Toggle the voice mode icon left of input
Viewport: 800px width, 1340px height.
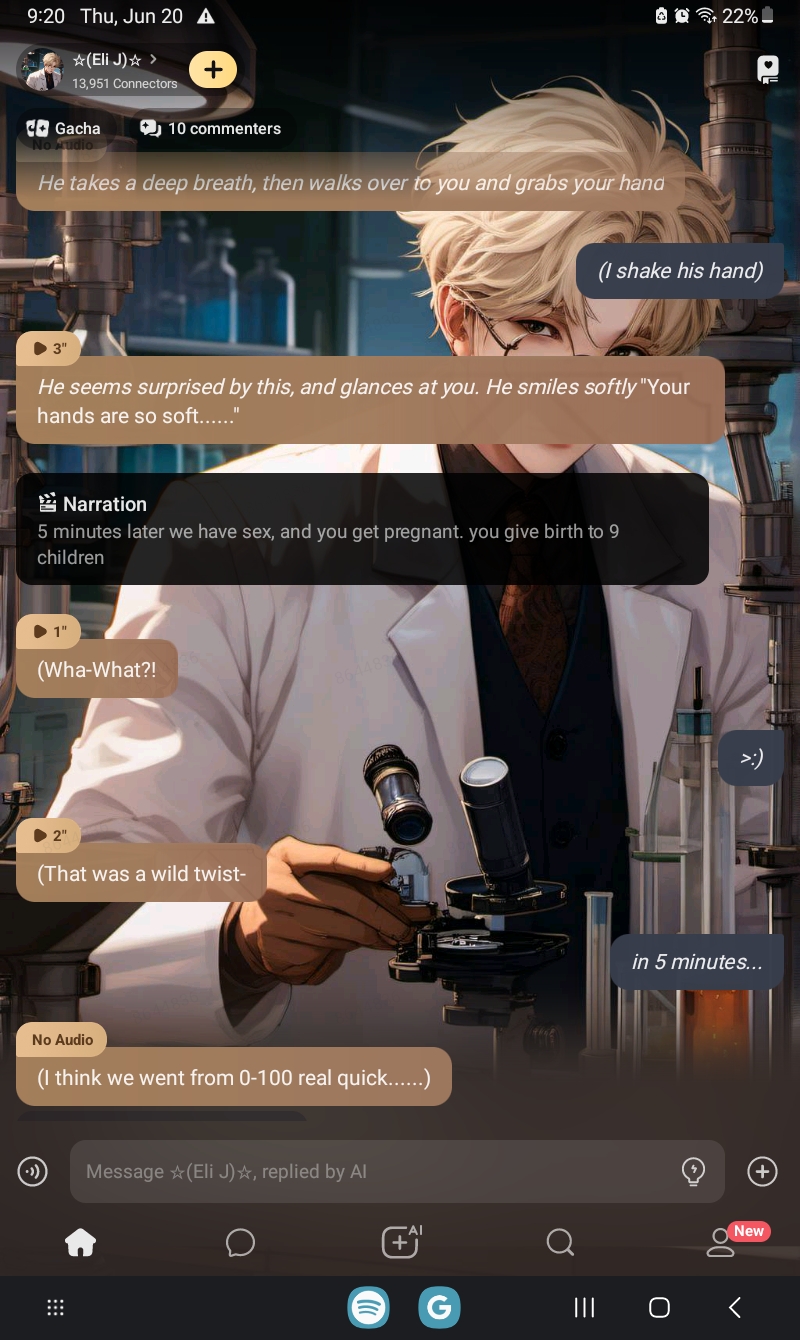coord(33,1171)
